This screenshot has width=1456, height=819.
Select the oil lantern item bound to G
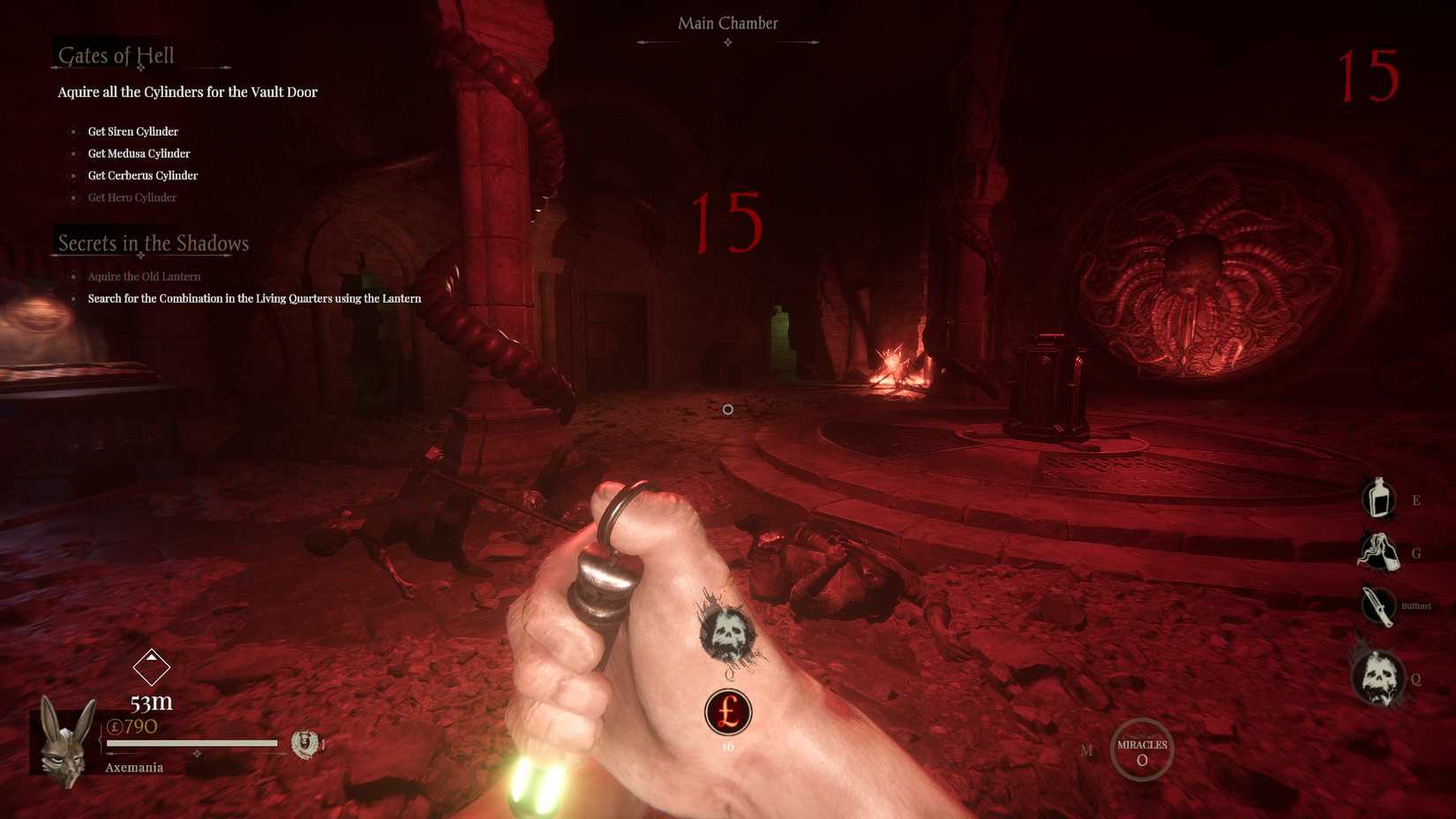pyautogui.click(x=1377, y=553)
